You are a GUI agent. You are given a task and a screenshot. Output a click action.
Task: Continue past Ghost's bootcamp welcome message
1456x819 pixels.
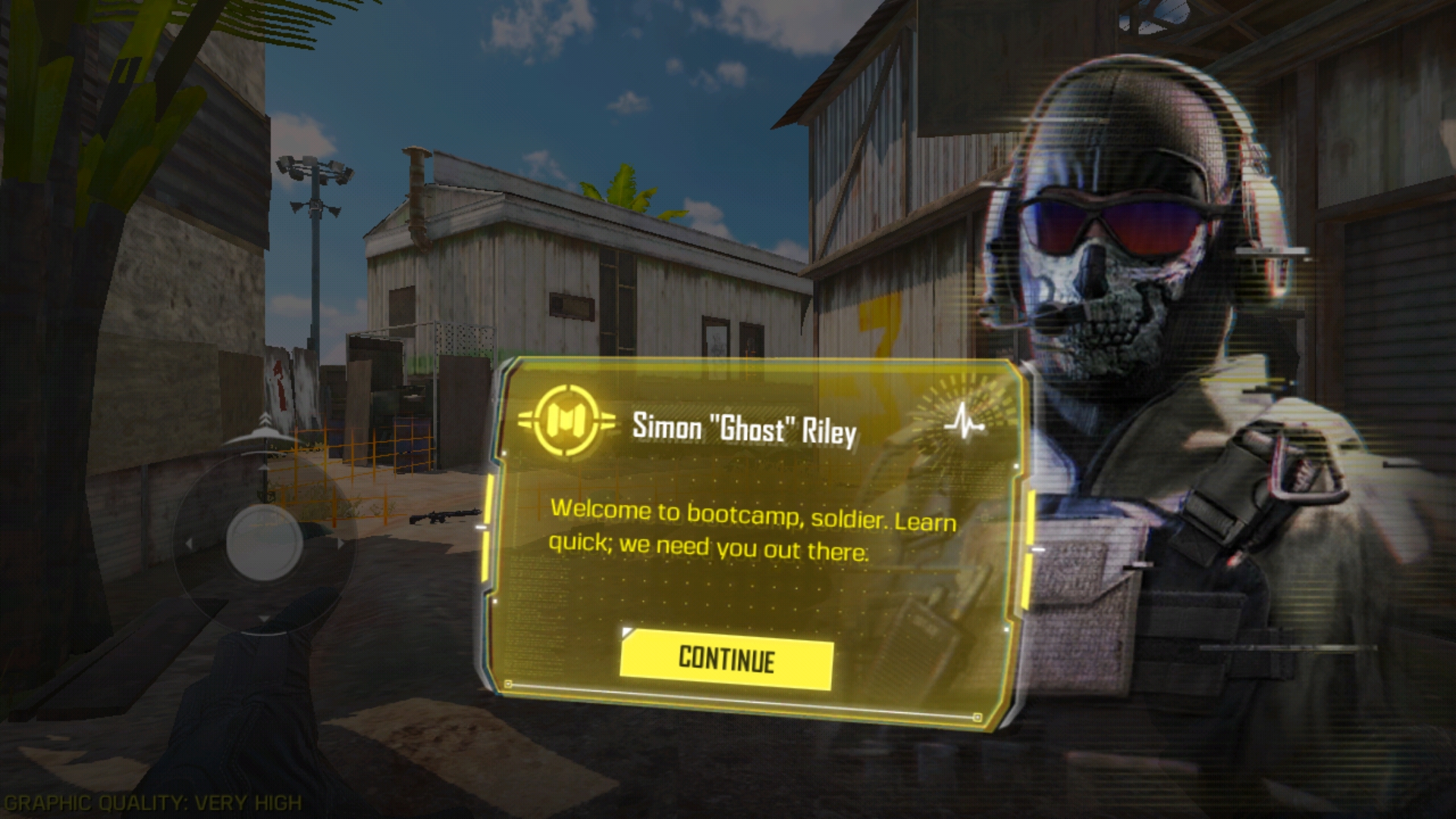point(726,662)
